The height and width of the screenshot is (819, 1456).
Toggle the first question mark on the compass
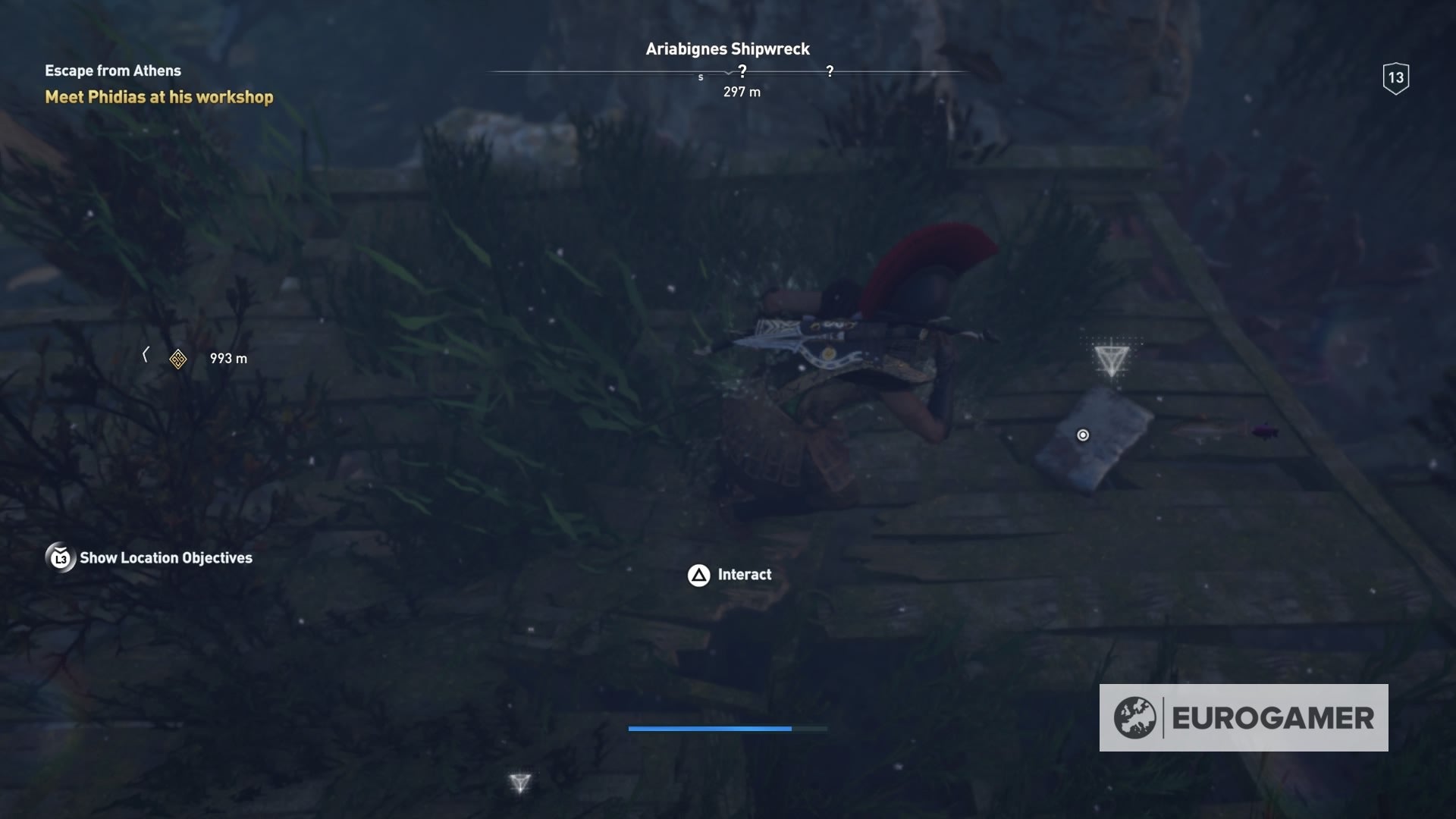click(x=742, y=70)
